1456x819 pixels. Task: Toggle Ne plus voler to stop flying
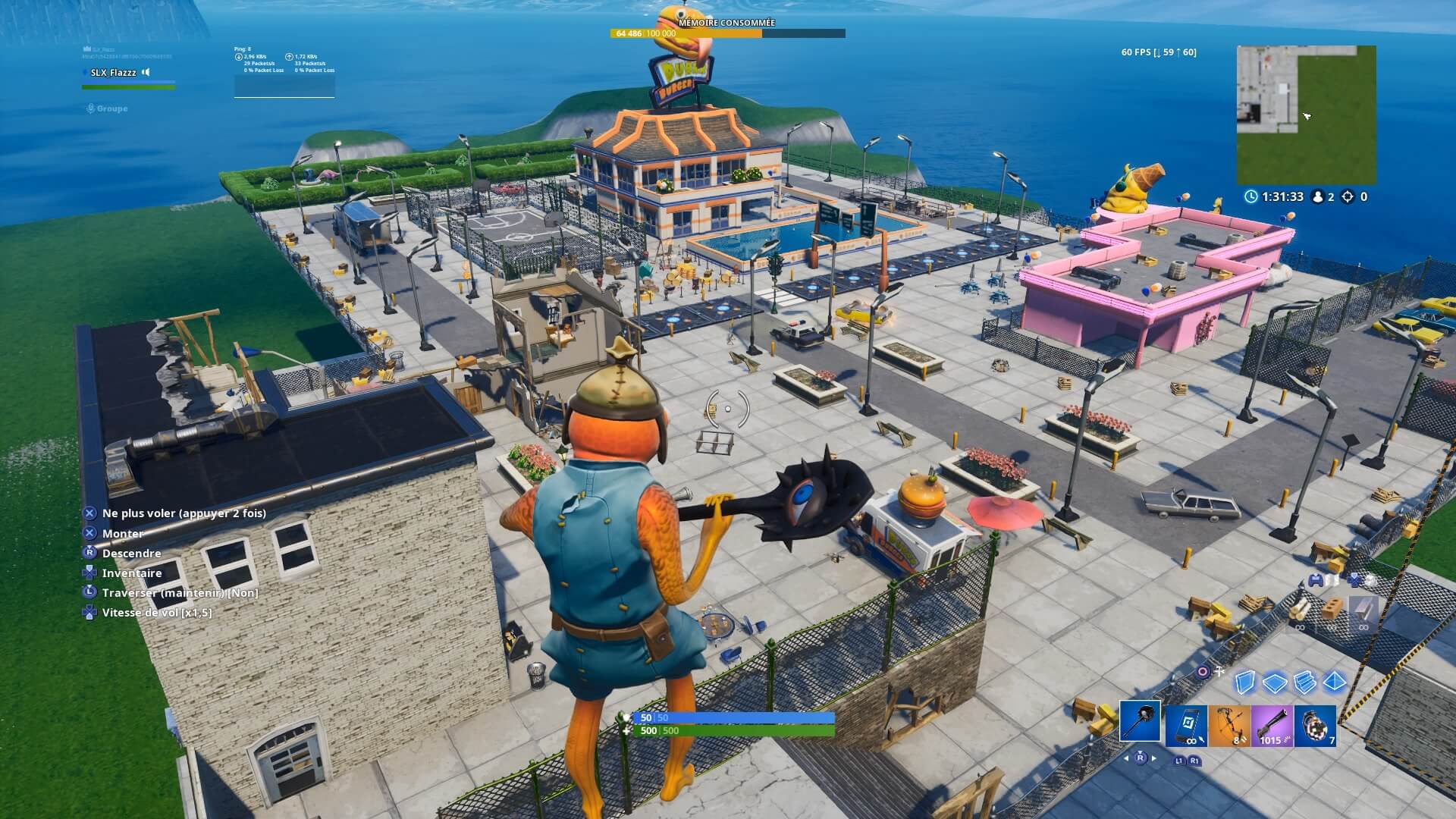coord(184,513)
